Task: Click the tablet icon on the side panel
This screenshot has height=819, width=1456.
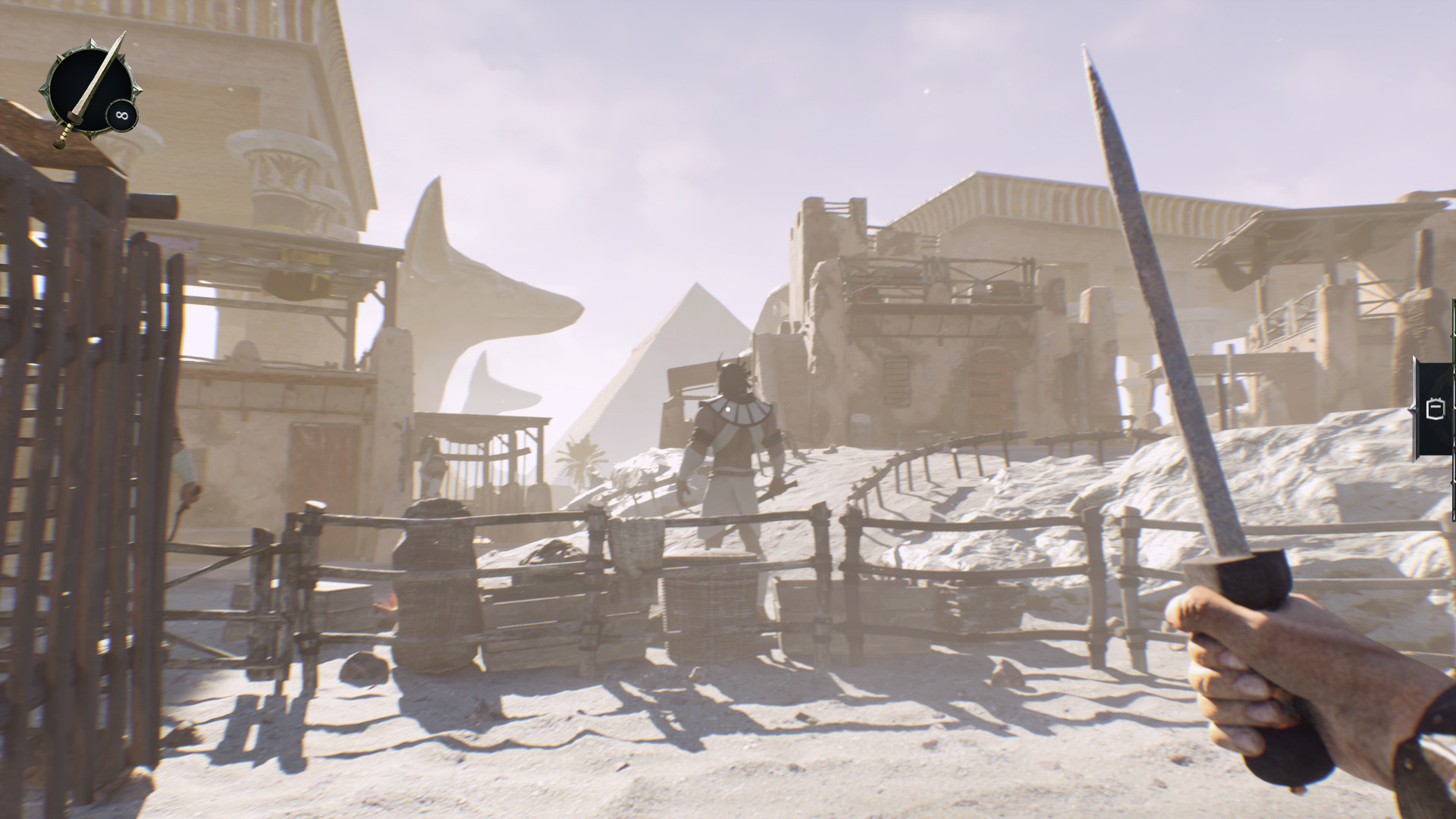Action: (x=1436, y=408)
